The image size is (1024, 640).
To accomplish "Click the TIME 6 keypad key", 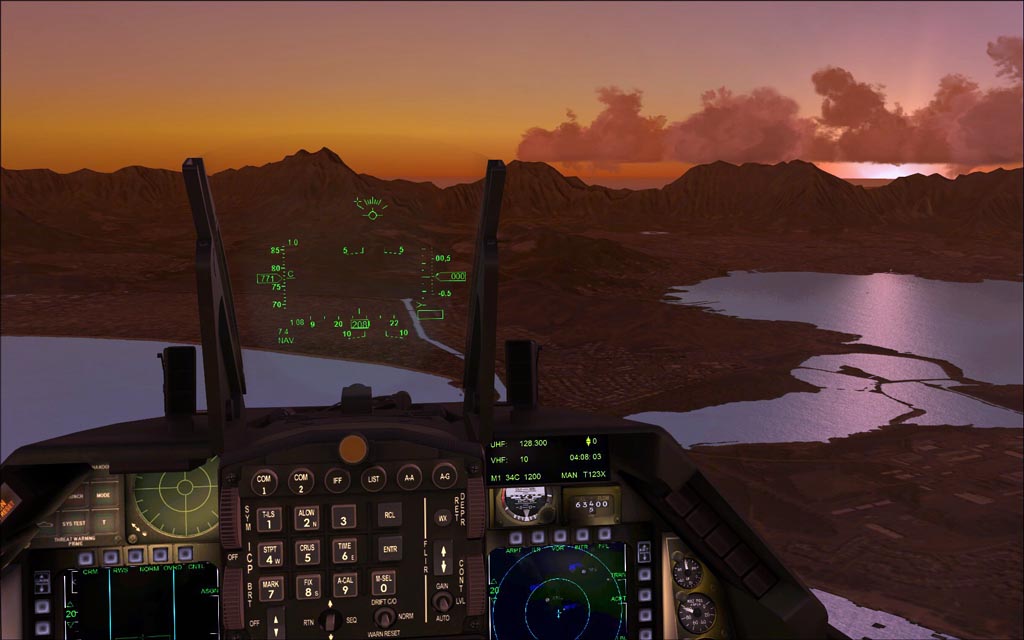I will (344, 550).
